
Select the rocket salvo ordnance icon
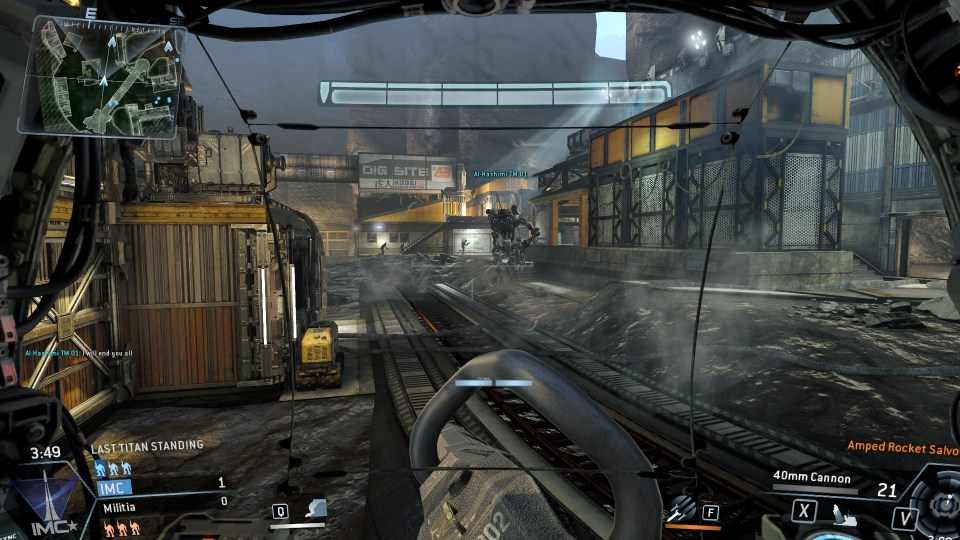point(683,509)
